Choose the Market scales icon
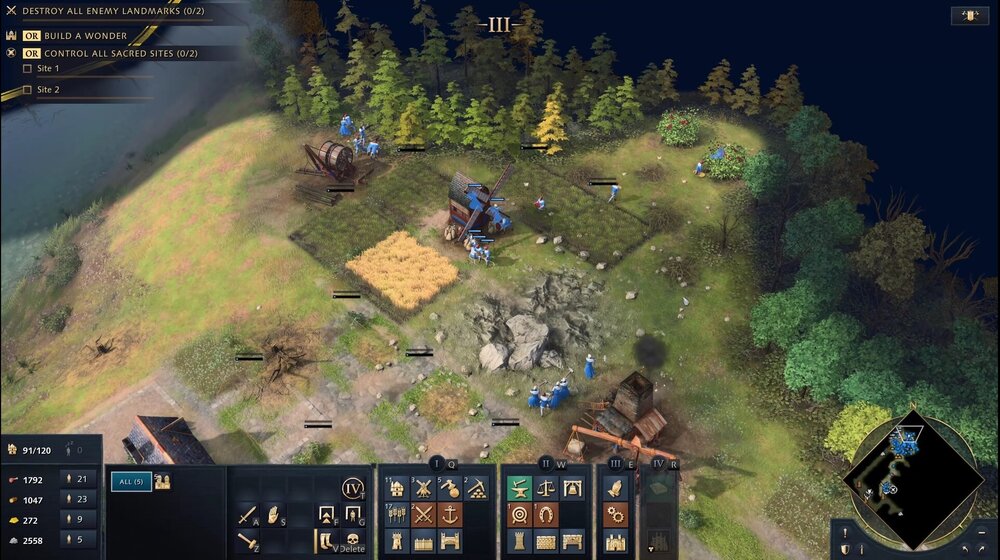Image resolution: width=1000 pixels, height=560 pixels. (x=546, y=488)
